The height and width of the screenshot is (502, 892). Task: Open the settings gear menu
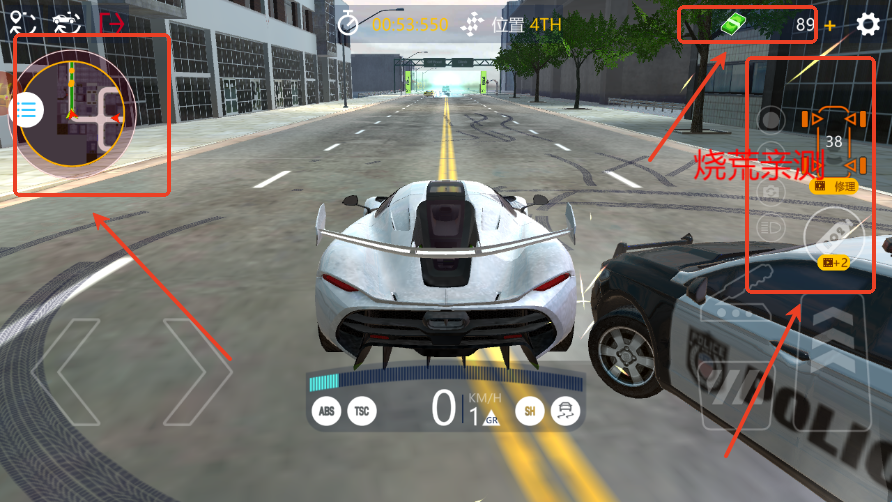click(x=869, y=24)
